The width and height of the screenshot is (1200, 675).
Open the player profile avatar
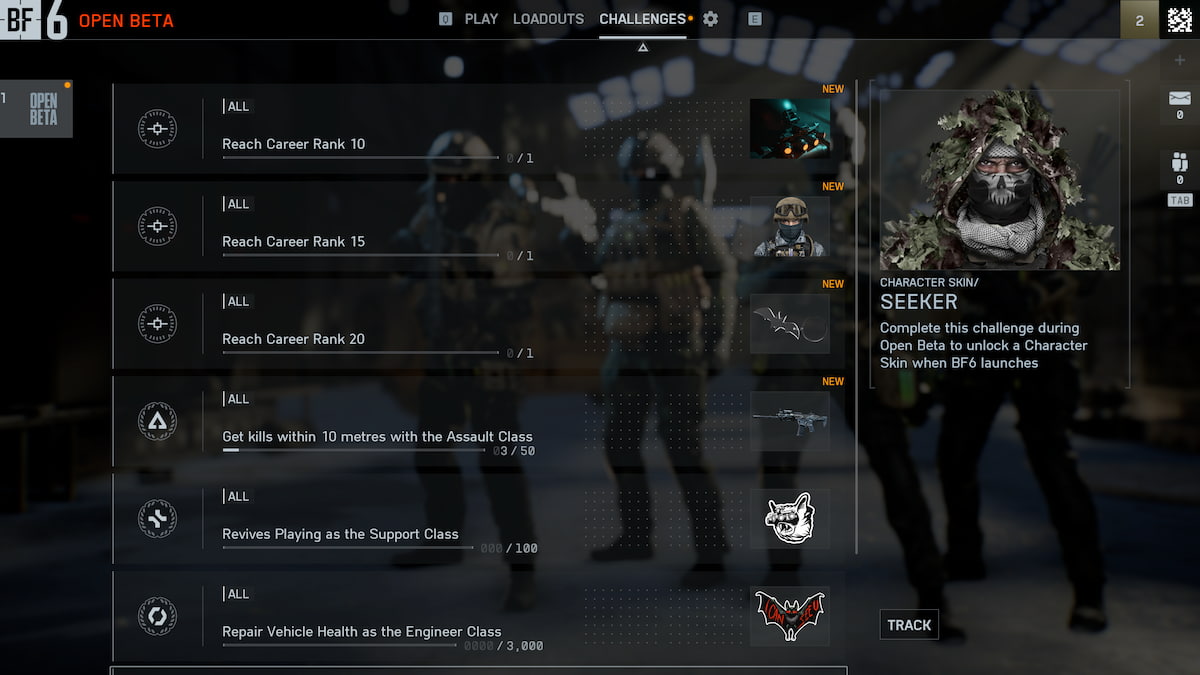pos(1180,19)
